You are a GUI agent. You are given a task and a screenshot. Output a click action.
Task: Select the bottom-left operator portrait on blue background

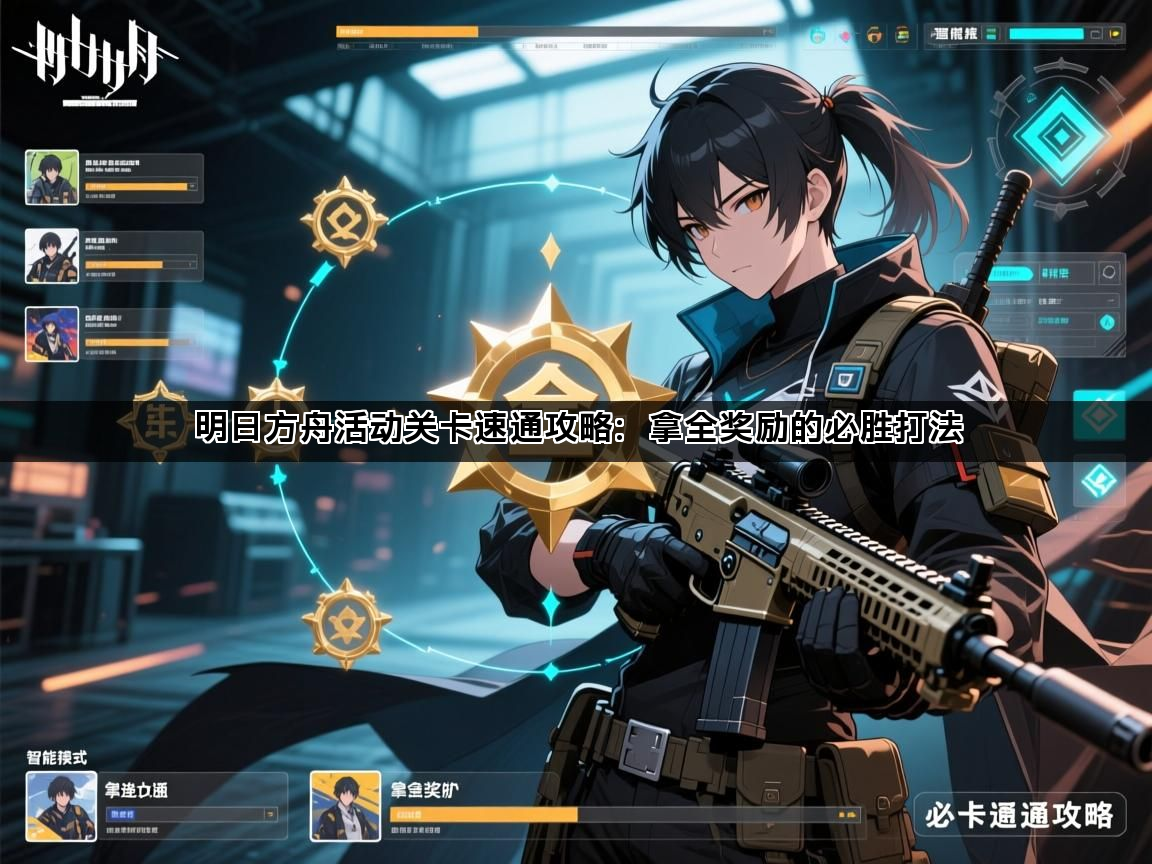(61, 805)
